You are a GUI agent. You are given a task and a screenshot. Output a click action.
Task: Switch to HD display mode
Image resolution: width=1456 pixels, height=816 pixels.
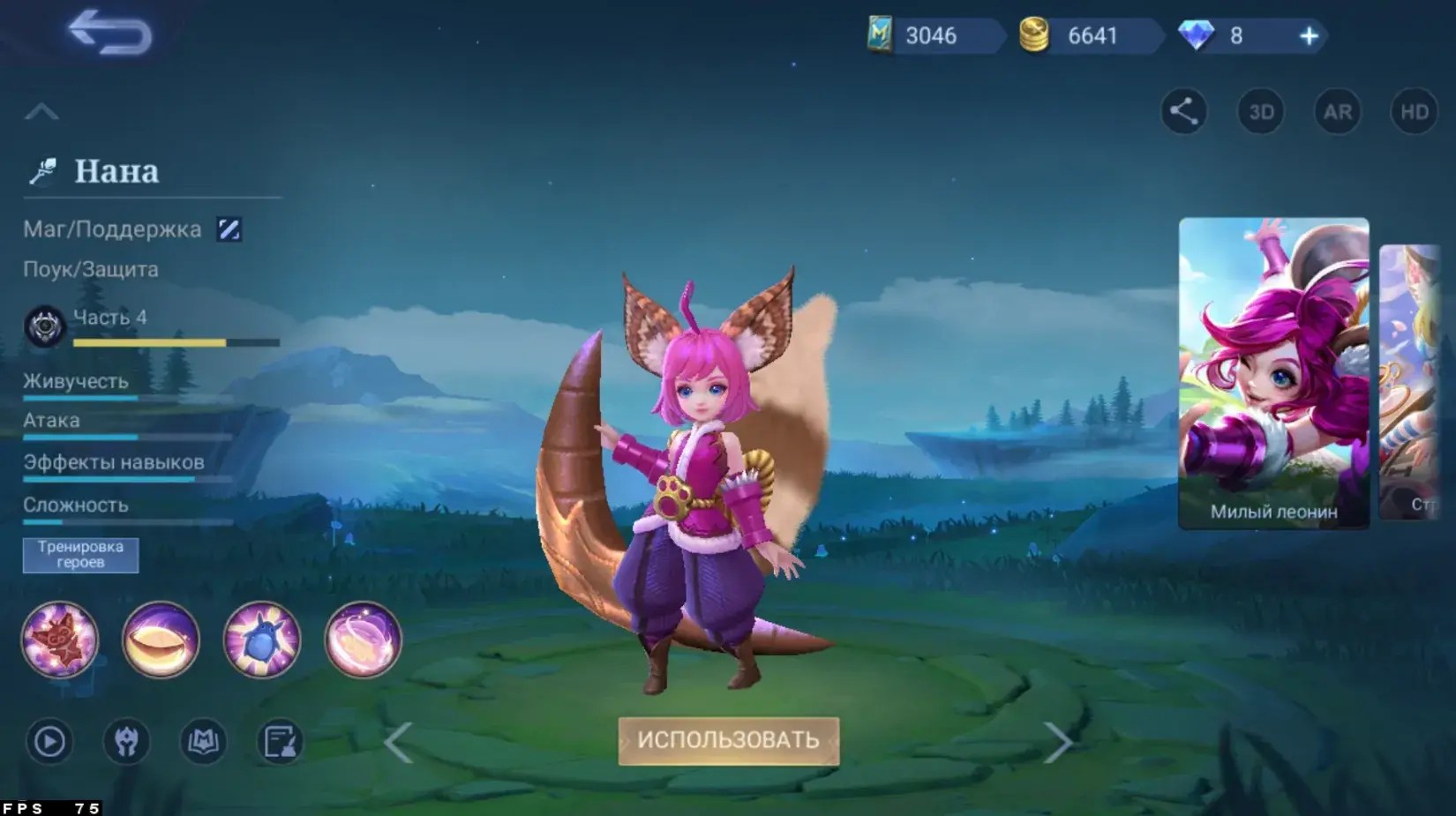(1413, 111)
